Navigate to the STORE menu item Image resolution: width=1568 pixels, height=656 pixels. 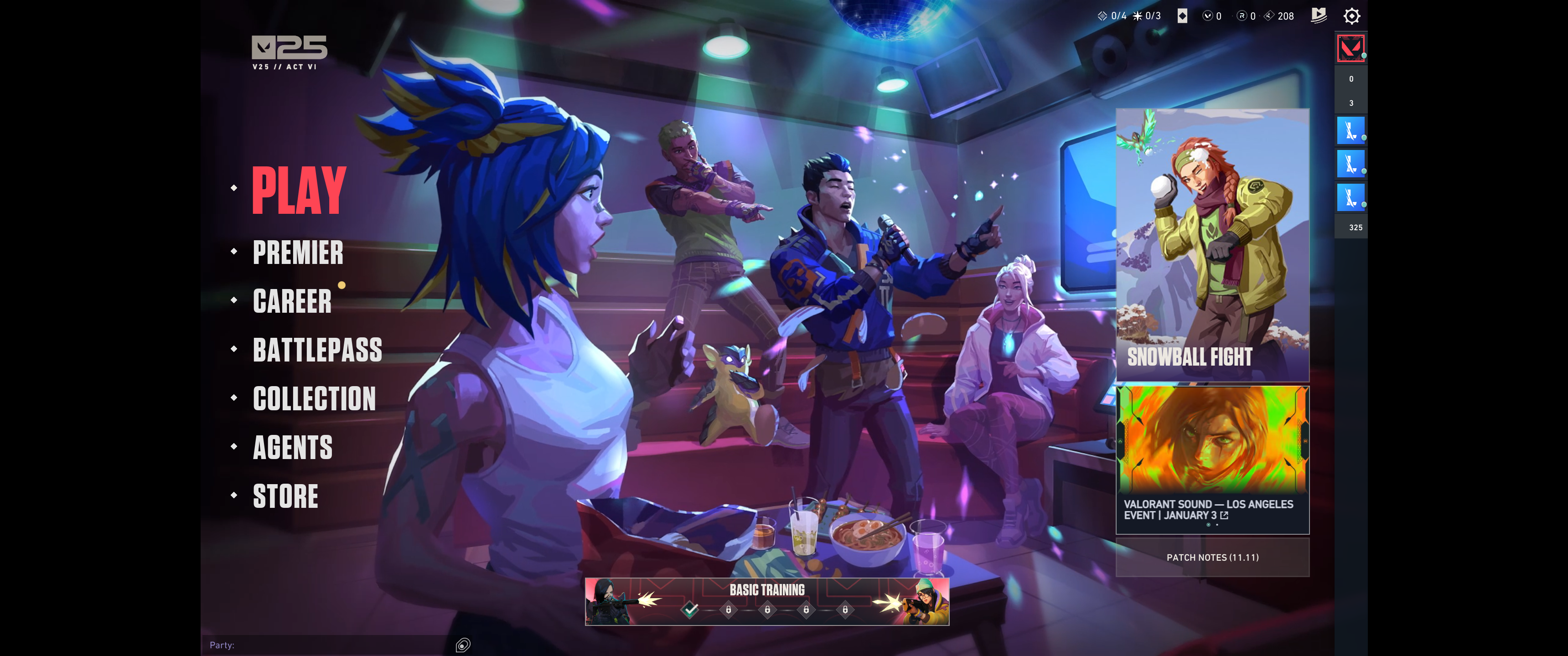pyautogui.click(x=285, y=496)
